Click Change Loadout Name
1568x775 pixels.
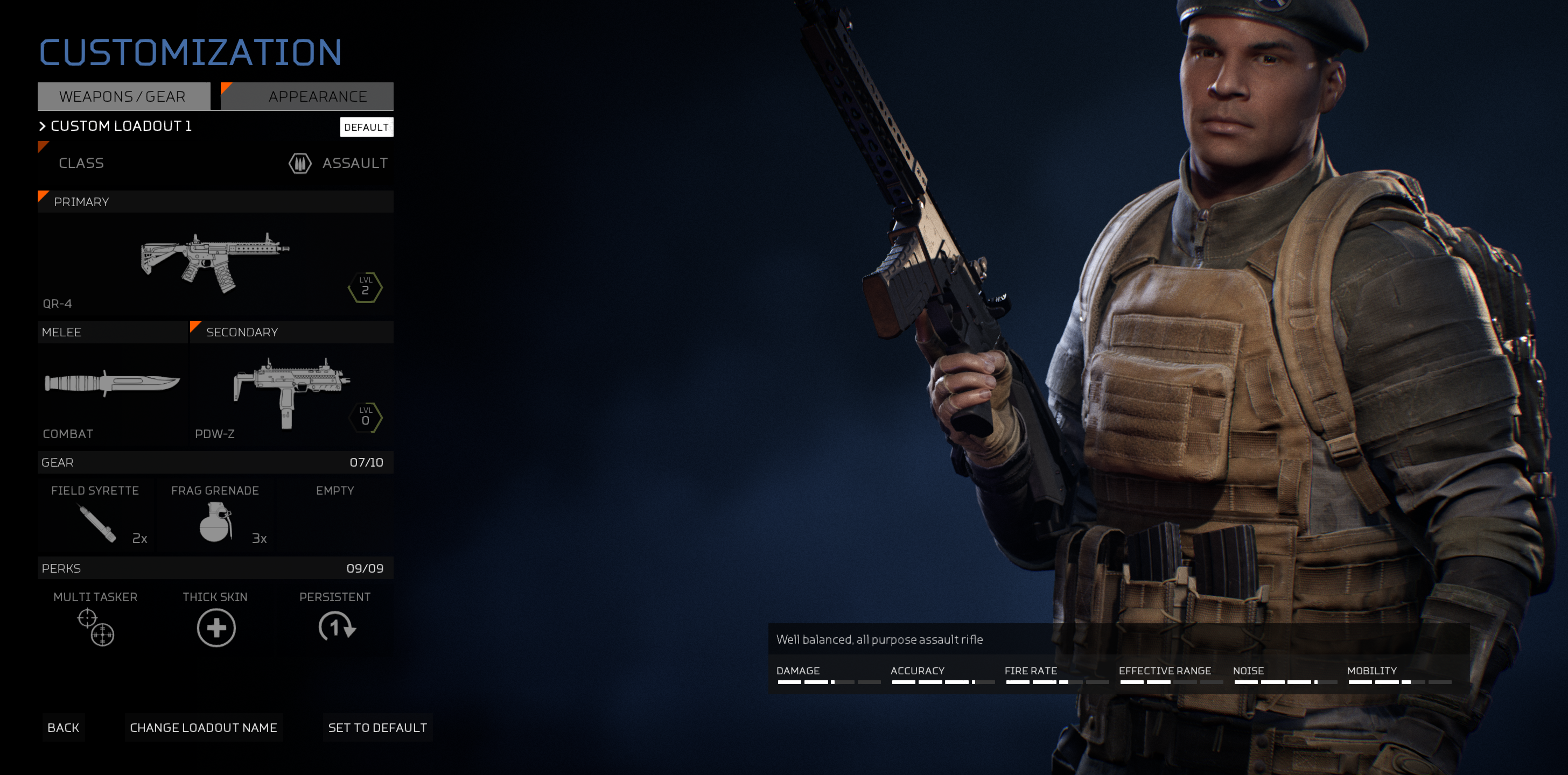(x=204, y=728)
